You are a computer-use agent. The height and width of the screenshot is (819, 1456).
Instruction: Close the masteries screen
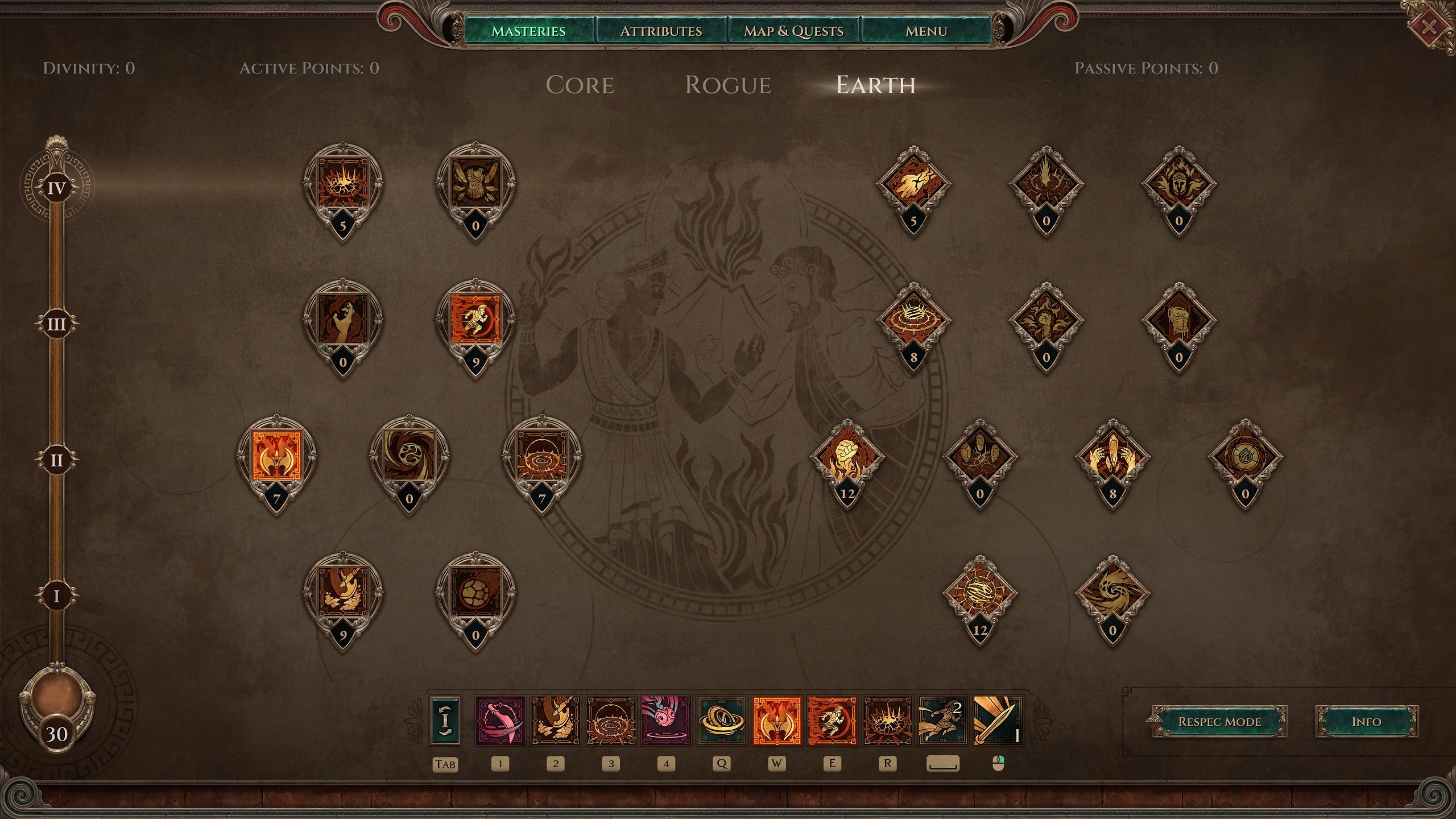coord(1432,26)
